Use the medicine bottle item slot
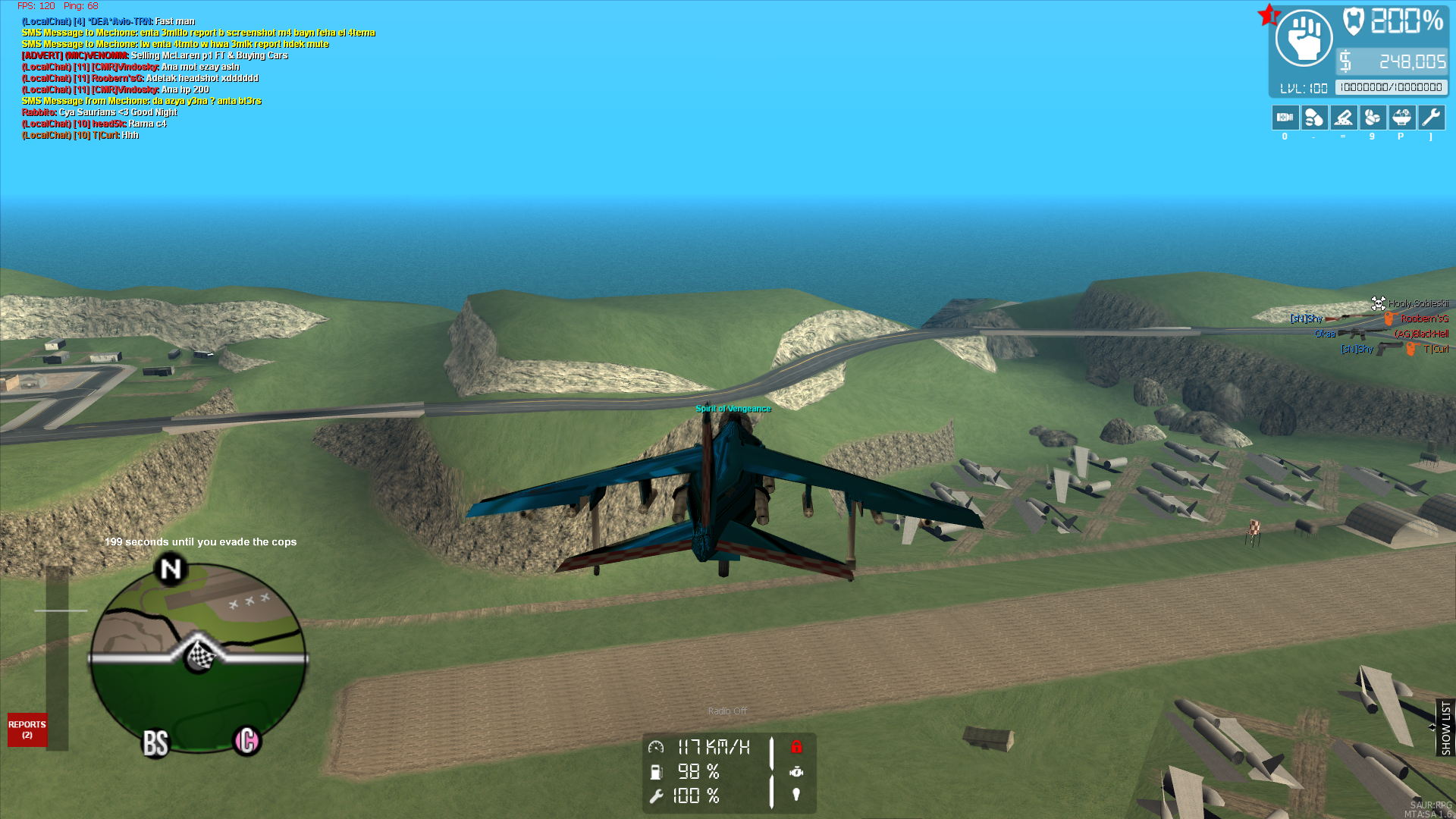This screenshot has width=1456, height=819. point(1285,118)
